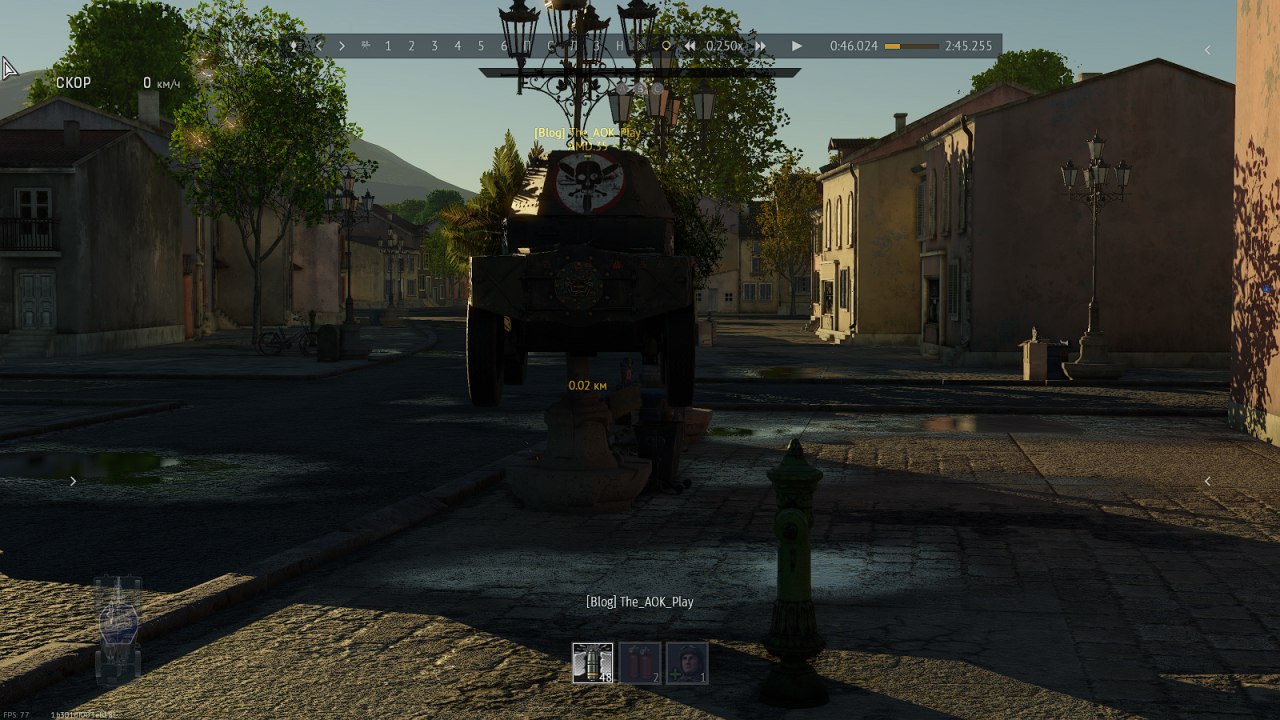The height and width of the screenshot is (720, 1280).
Task: Switch to the previous player with left arrow
Action: click(319, 46)
